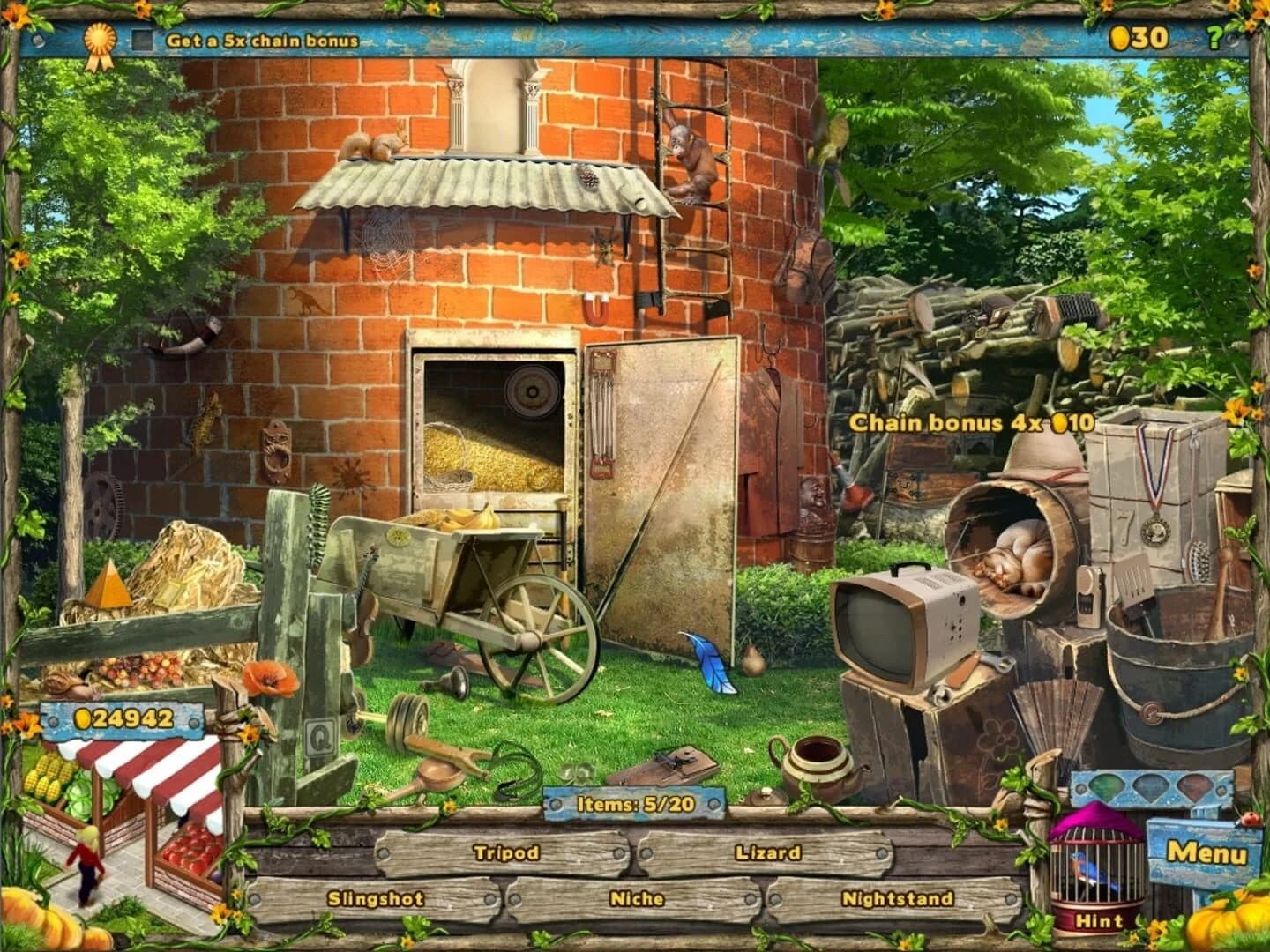Click the coin icon on the 24942 score panel

(x=82, y=719)
